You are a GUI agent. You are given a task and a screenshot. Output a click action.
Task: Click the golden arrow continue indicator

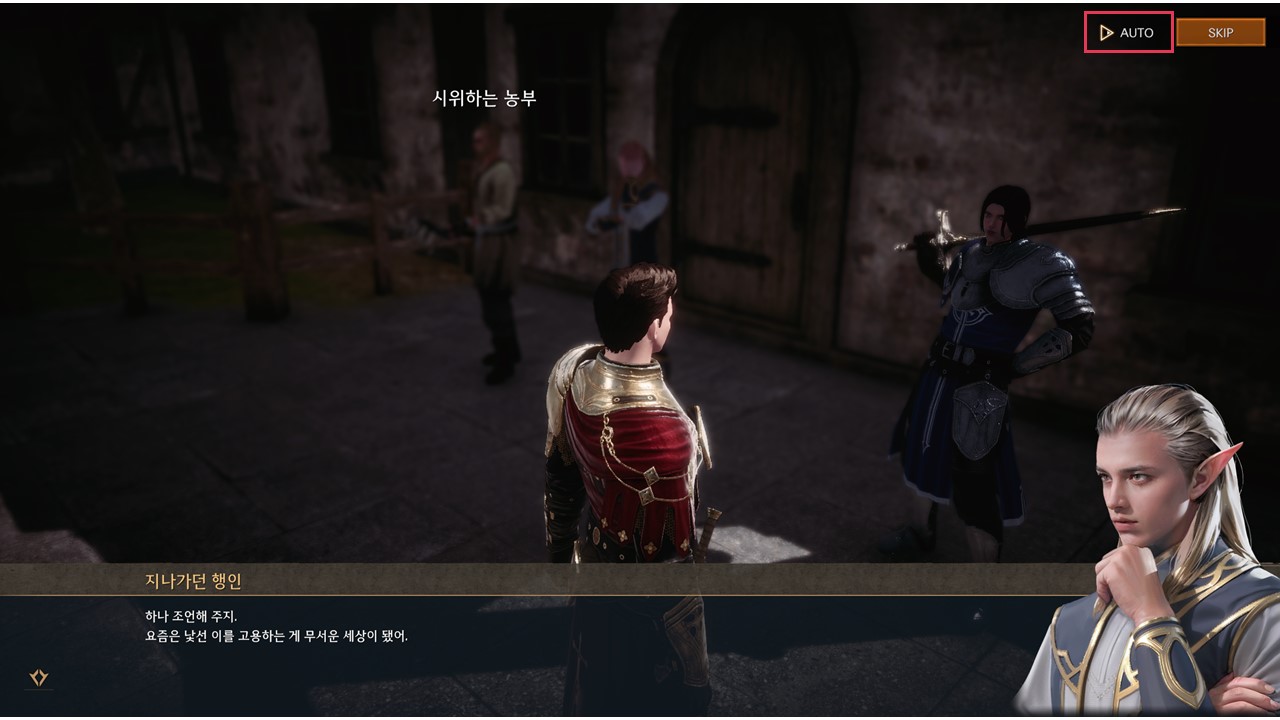(39, 678)
